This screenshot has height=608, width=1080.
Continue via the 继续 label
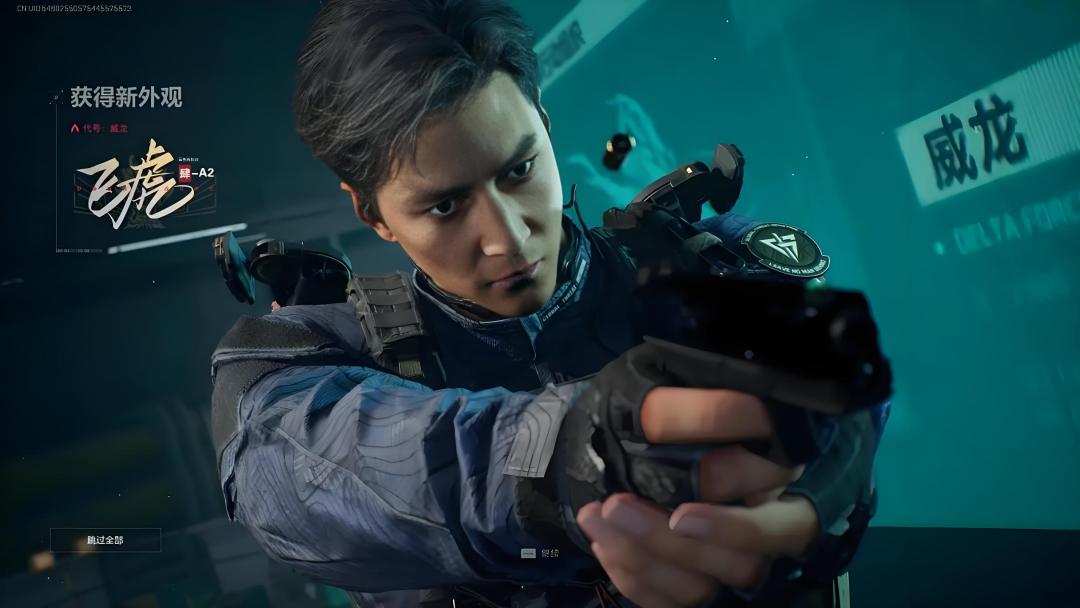[x=549, y=553]
